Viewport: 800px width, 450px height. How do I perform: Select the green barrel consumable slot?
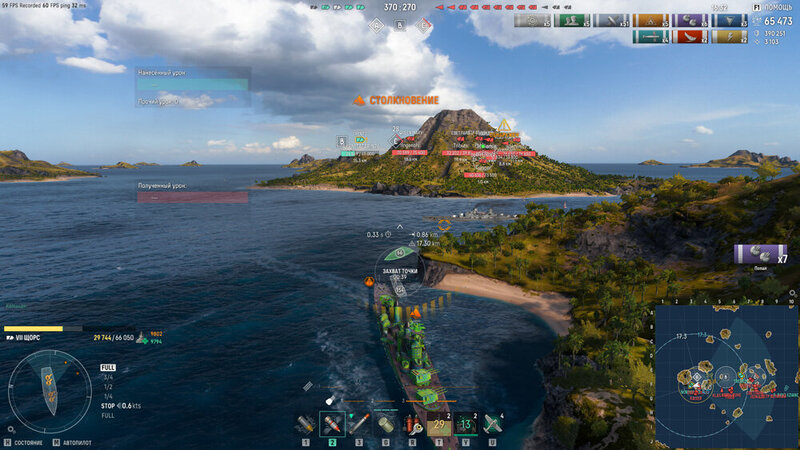pyautogui.click(x=386, y=424)
